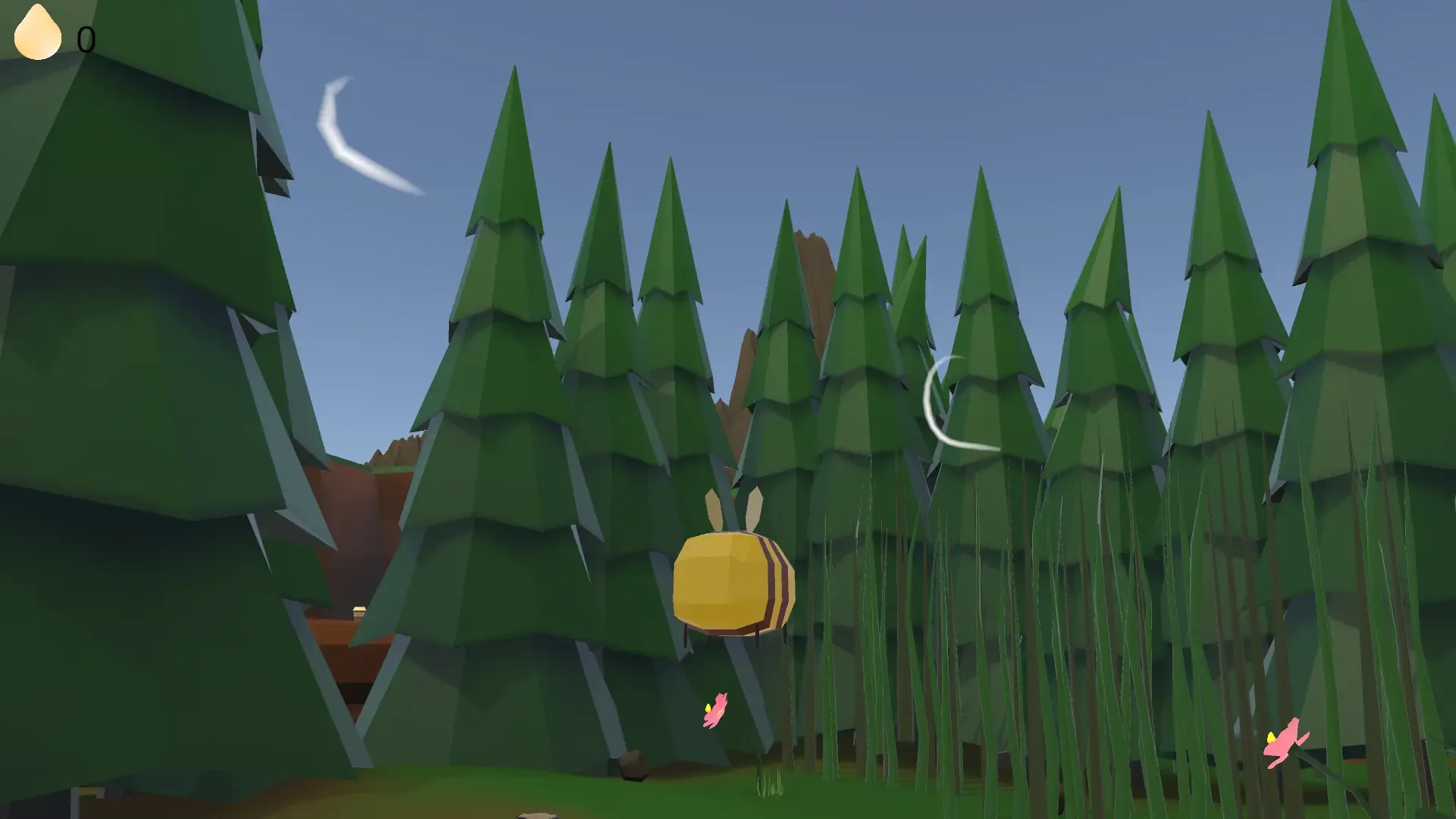Click the honey score number zero
This screenshot has width=1456, height=819.
point(86,38)
